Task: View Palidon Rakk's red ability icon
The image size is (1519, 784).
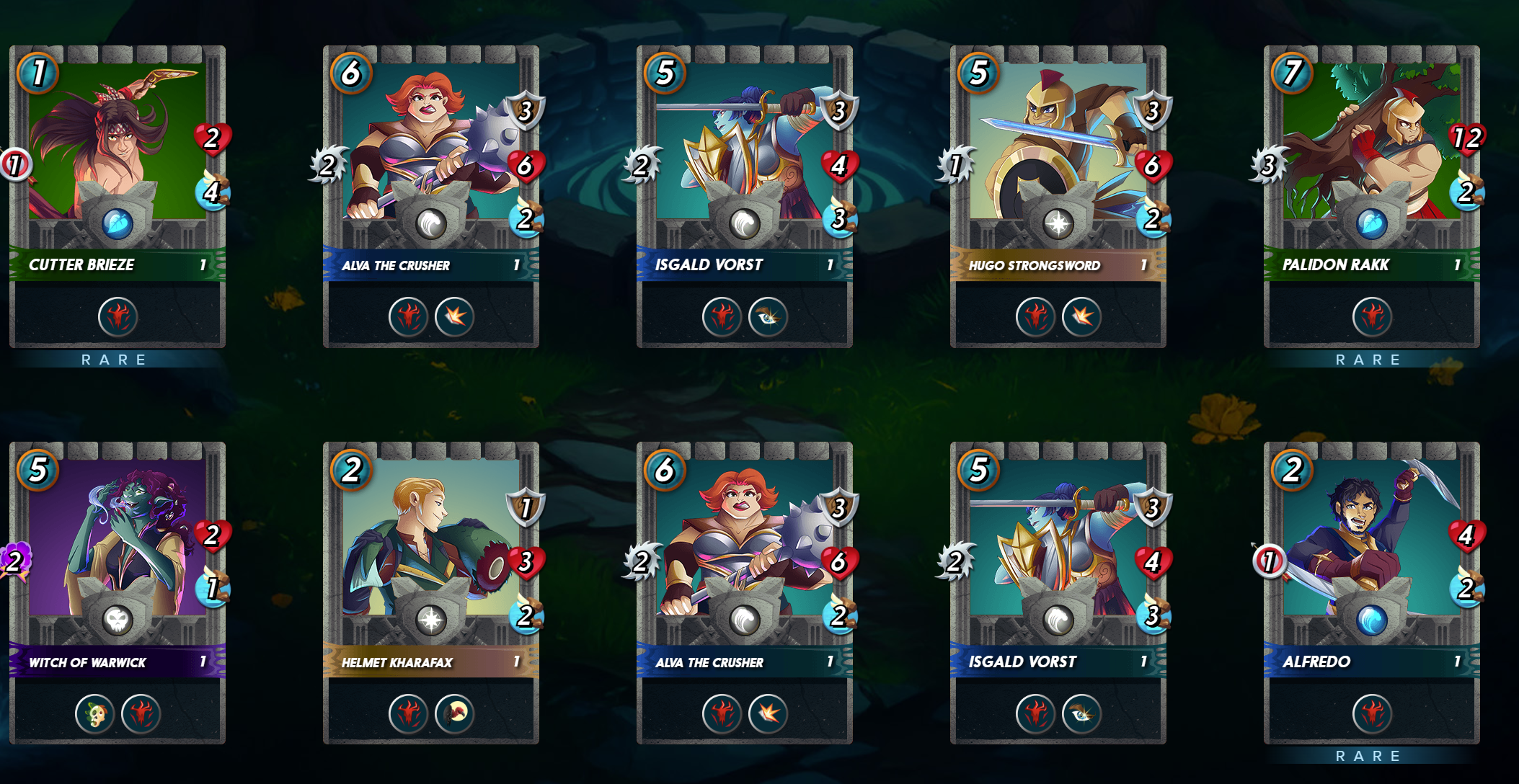Action: click(1371, 316)
